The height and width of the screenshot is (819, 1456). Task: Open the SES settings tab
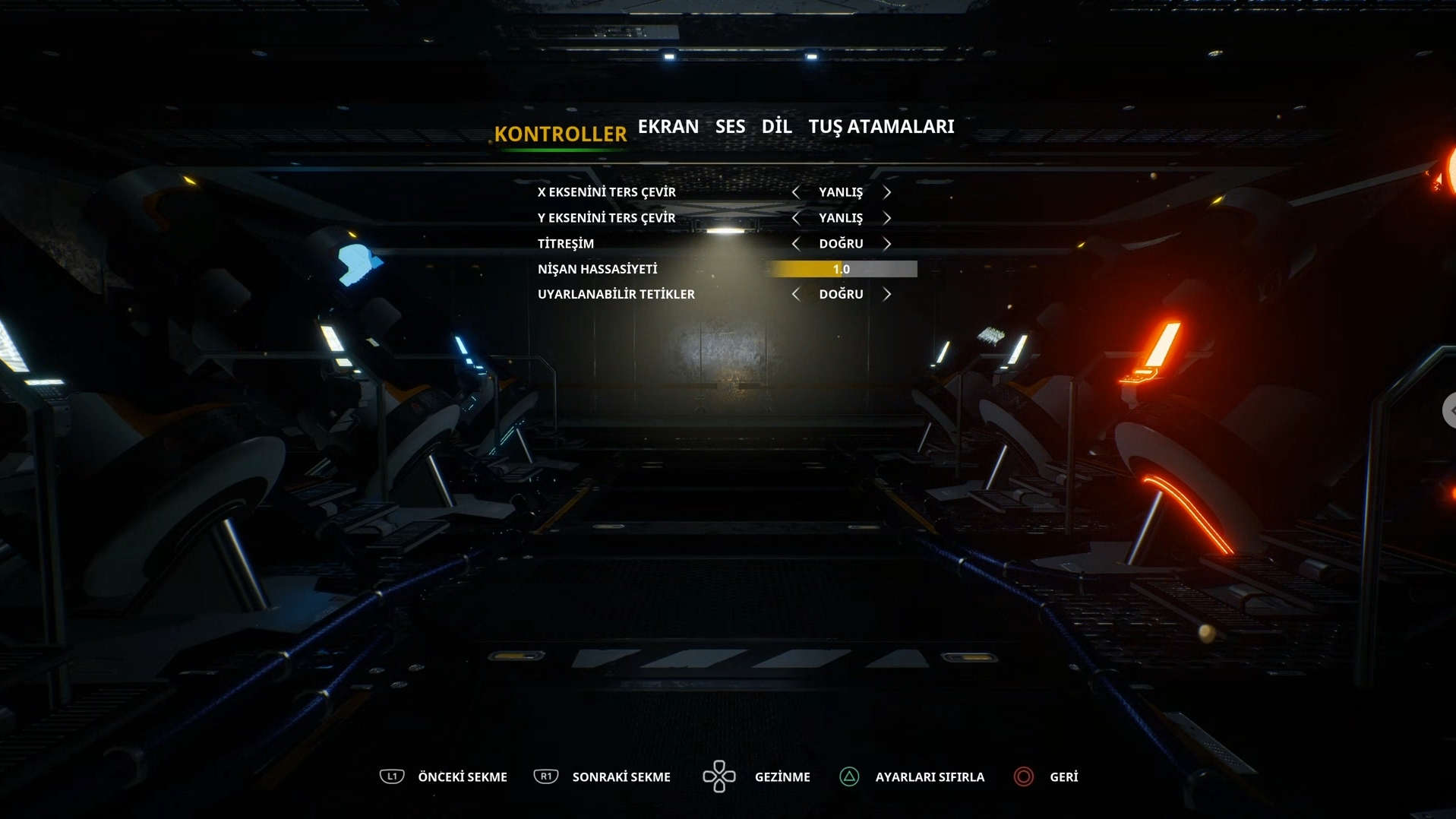(730, 127)
